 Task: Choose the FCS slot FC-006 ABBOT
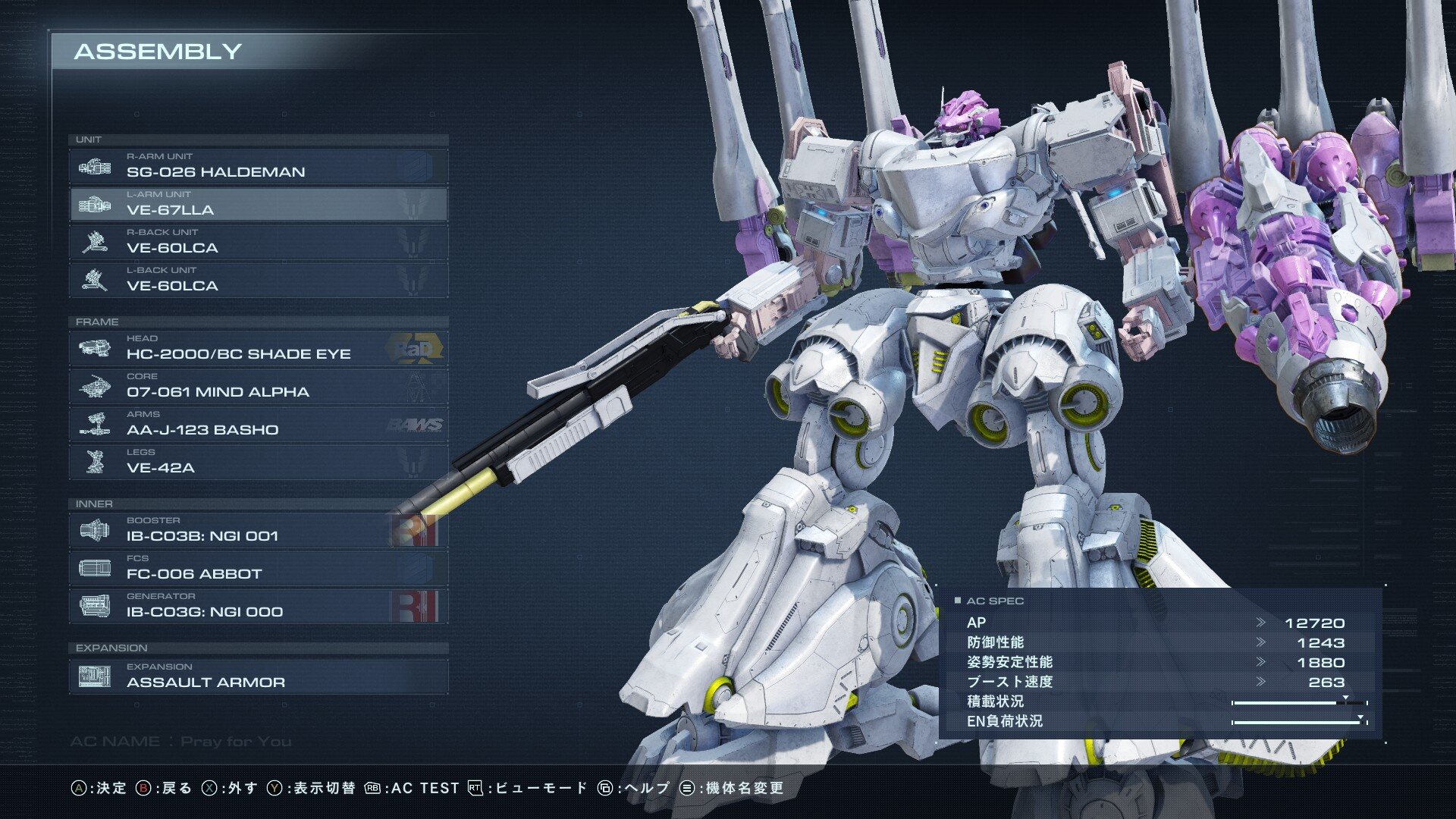pos(258,569)
